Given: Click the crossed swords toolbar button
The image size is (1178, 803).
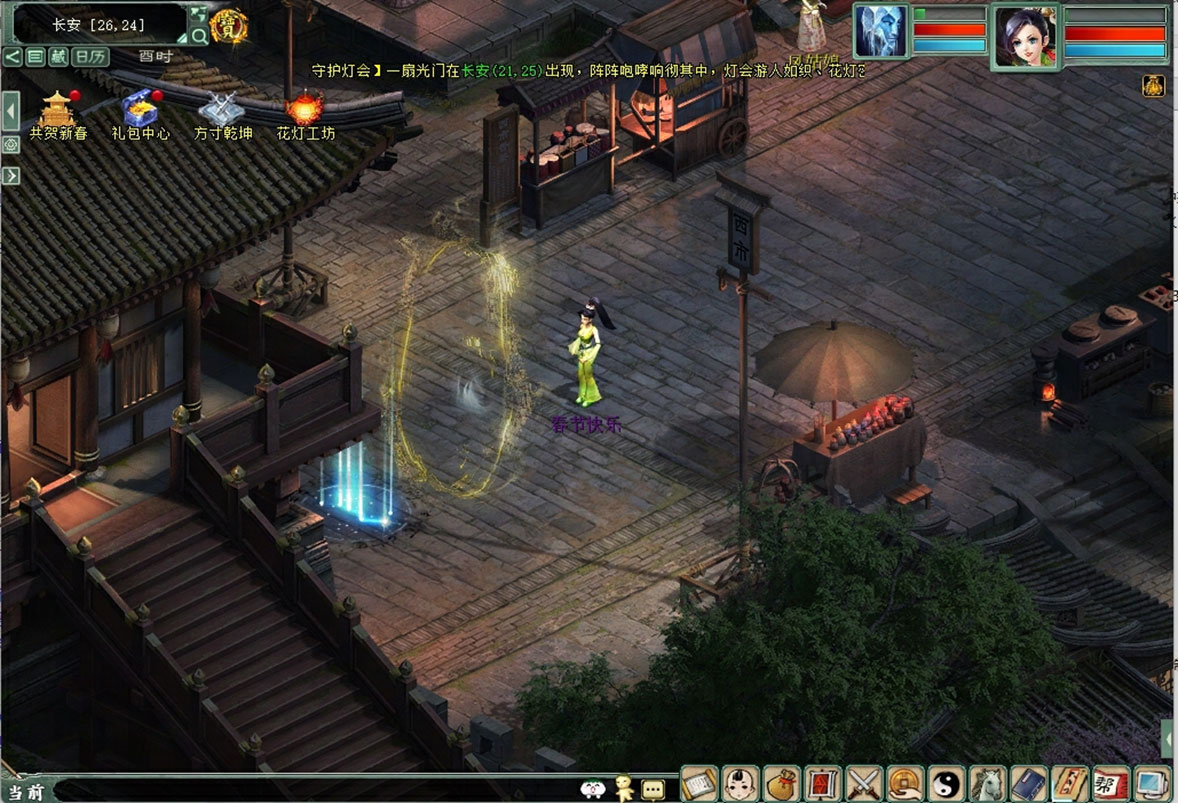Looking at the screenshot, I should [x=863, y=783].
